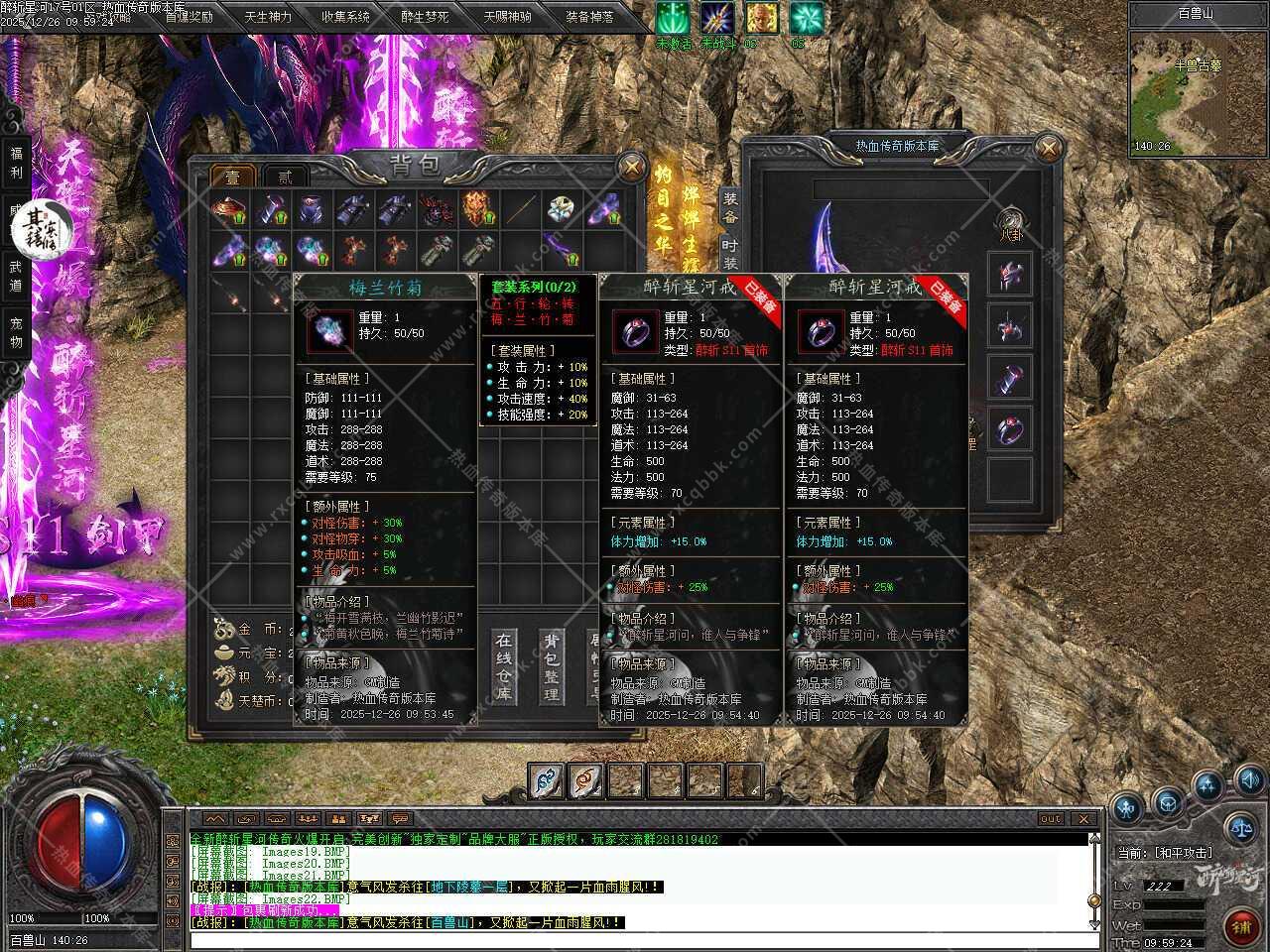This screenshot has width=1270, height=952.
Task: Choose 天赐神驹 from the top bar
Action: (x=507, y=17)
